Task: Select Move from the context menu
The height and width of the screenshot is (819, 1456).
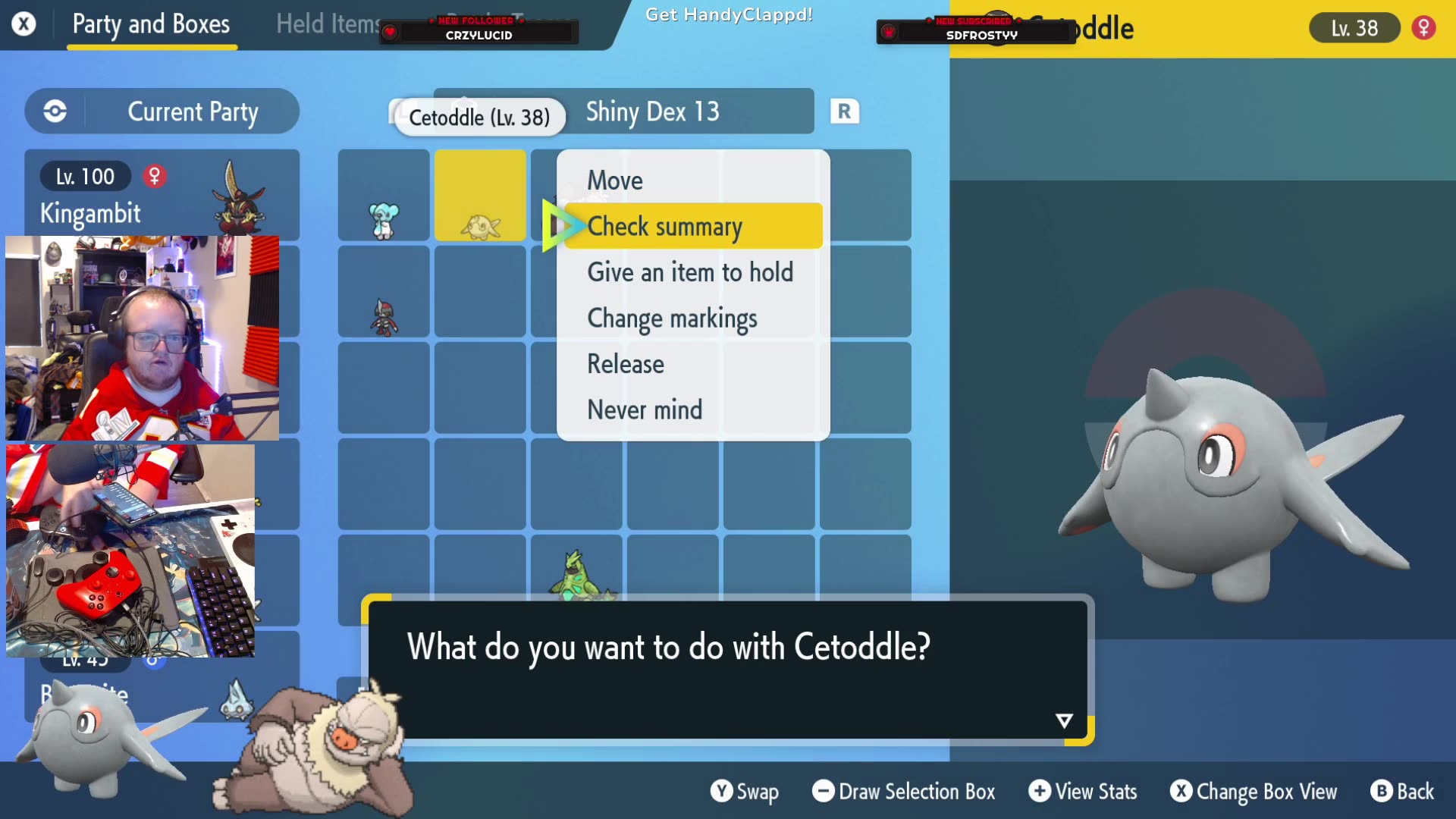Action: coord(615,180)
